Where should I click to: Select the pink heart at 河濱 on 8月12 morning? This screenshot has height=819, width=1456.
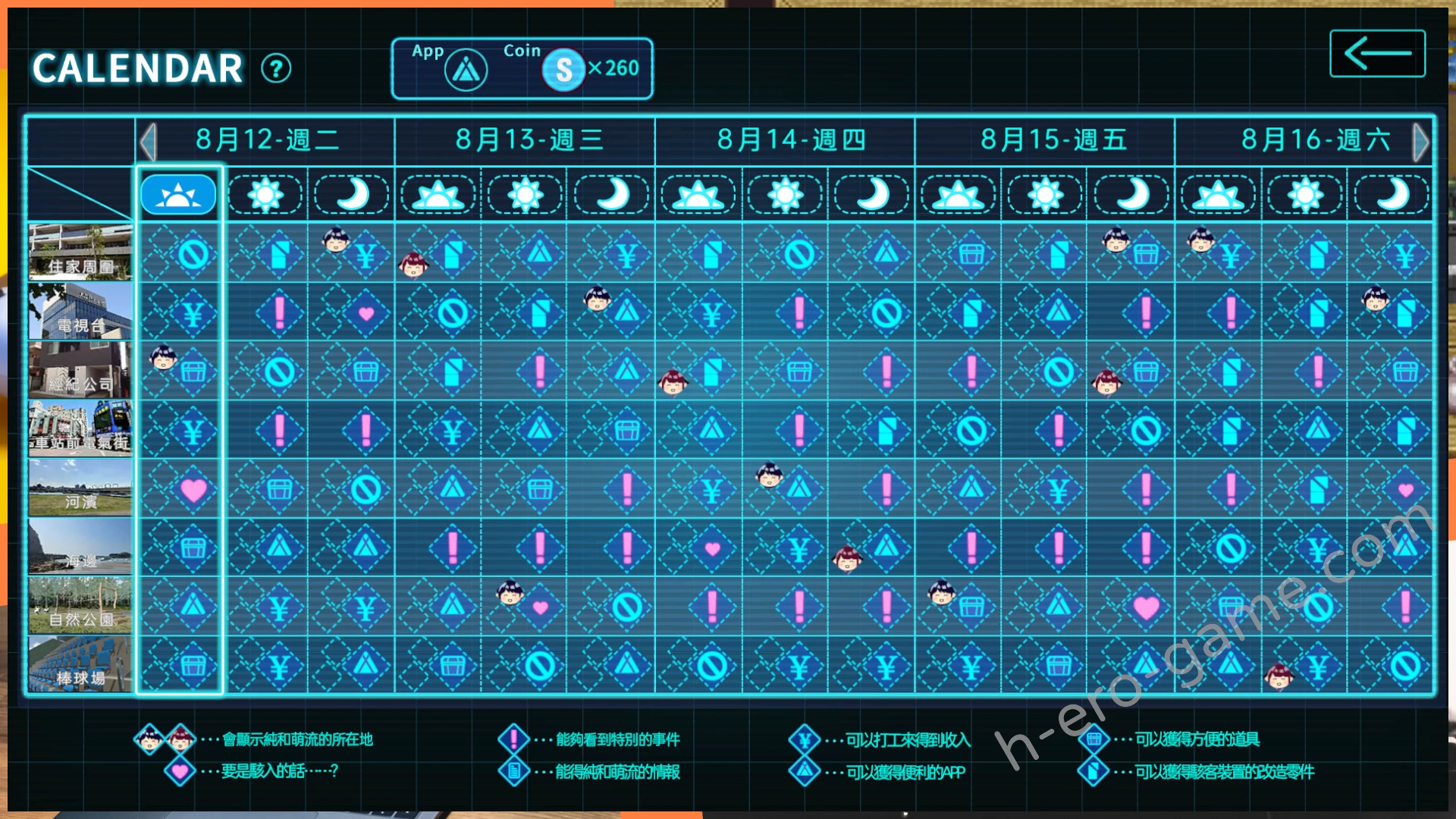coord(193,490)
